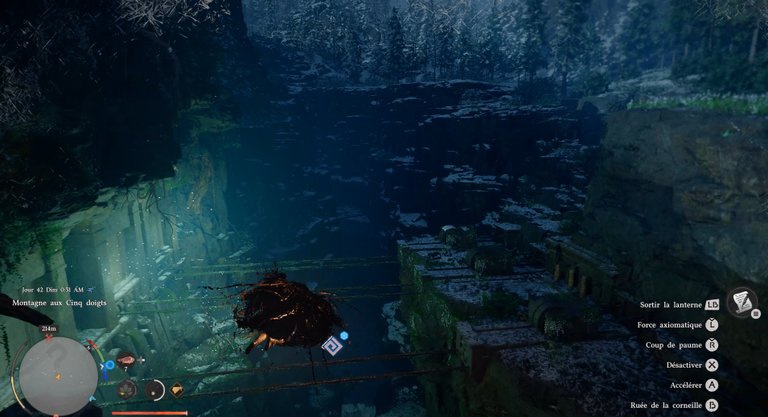The height and width of the screenshot is (417, 768).
Task: Select the fish item slot beside the minimap
Action: click(126, 360)
